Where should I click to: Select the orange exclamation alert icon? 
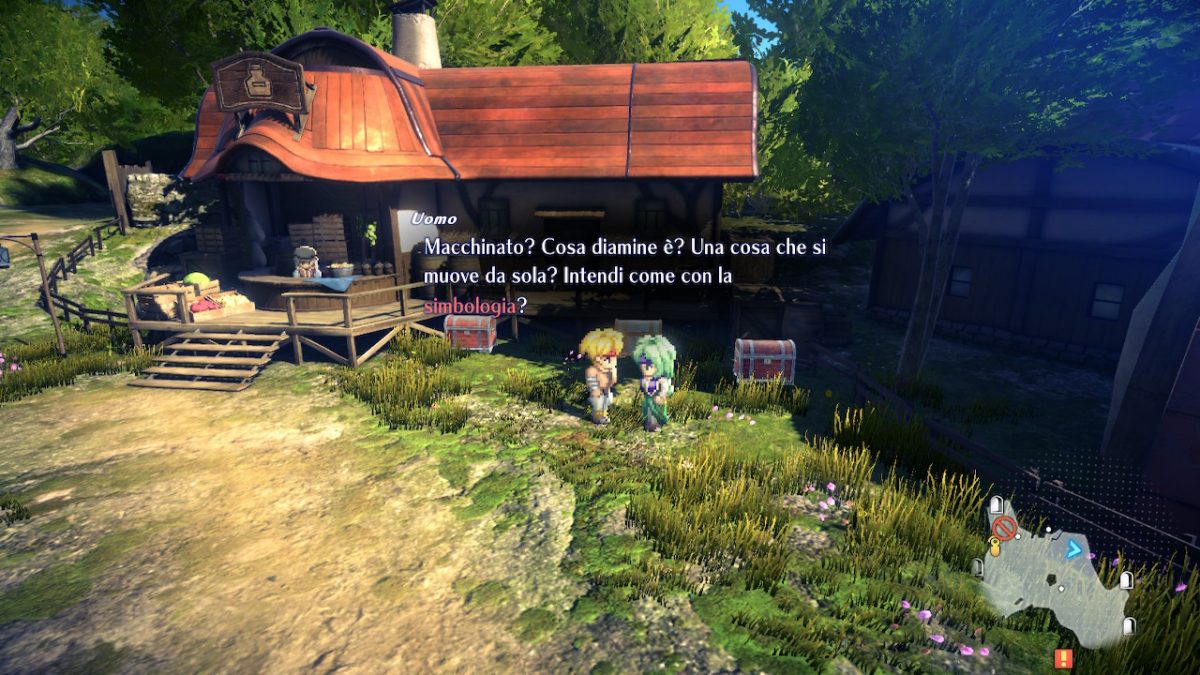1063,658
